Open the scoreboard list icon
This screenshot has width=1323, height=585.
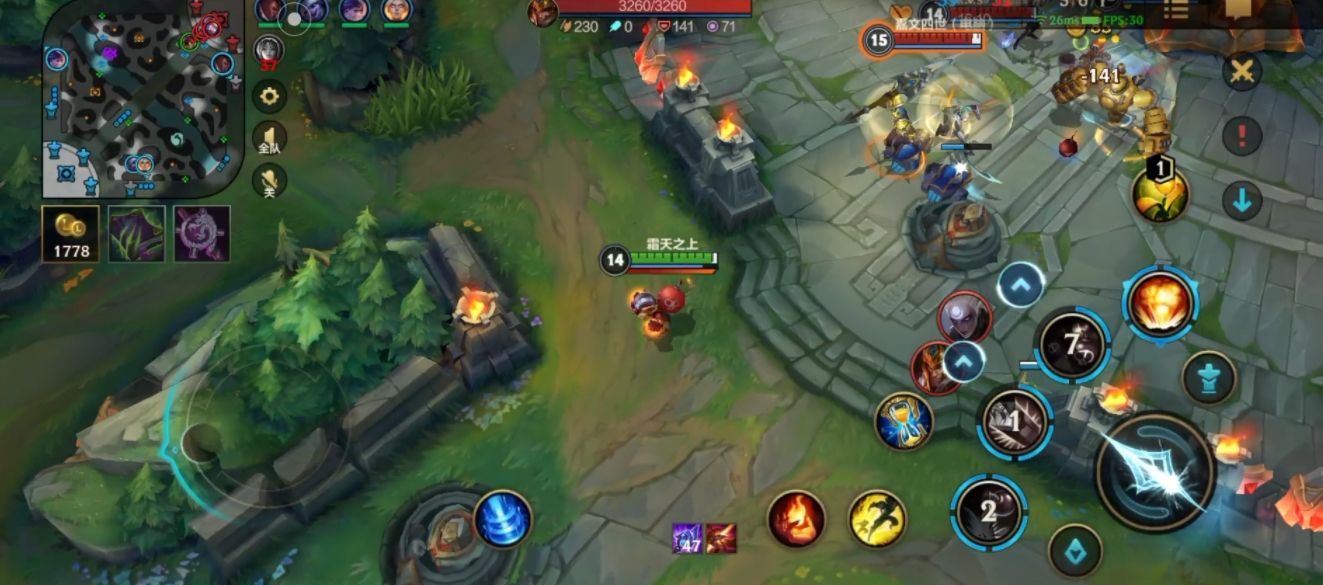click(1177, 10)
